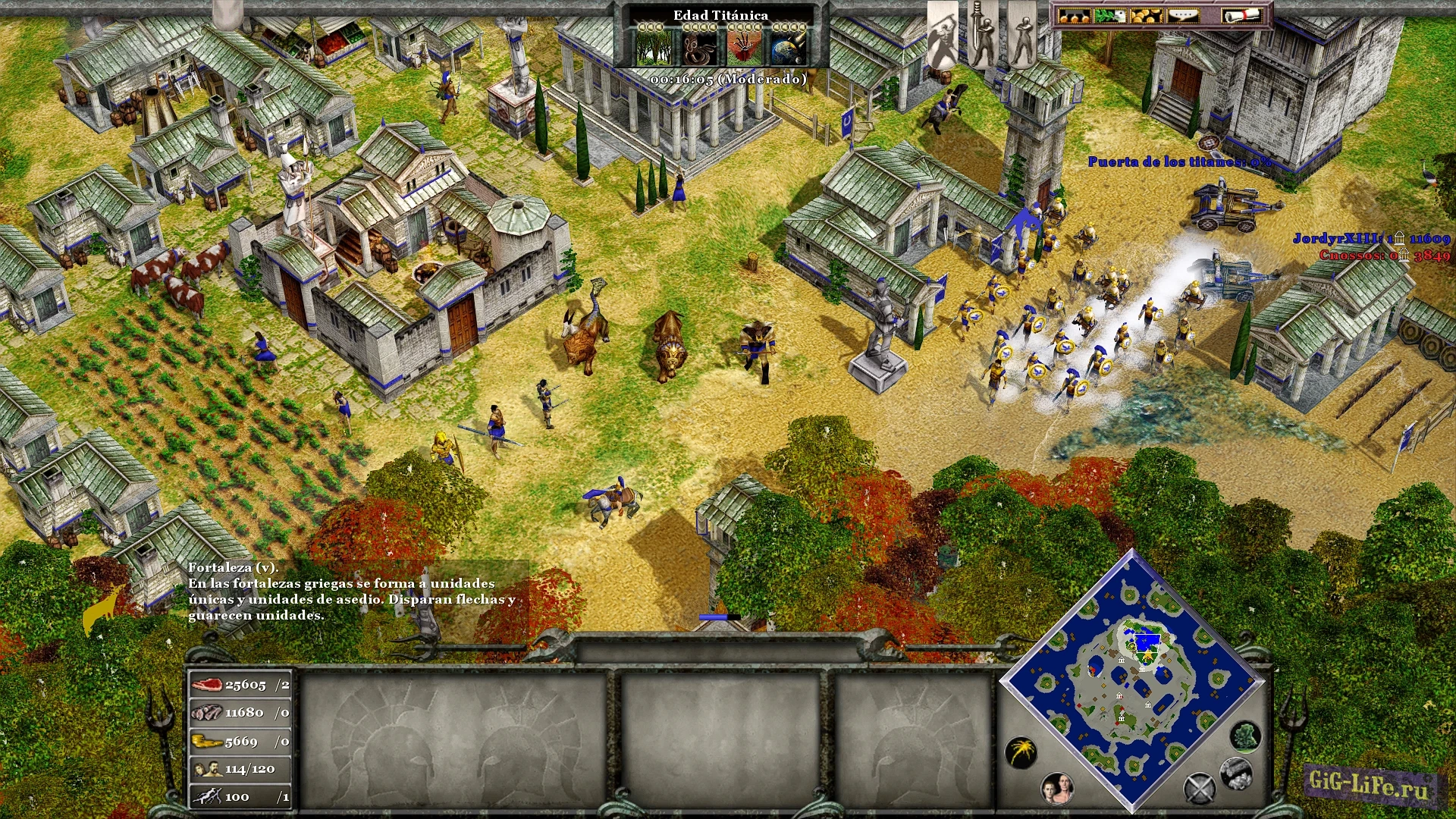Open the gold coins tribute button
This screenshot has height=819, width=1456.
(x=1146, y=15)
